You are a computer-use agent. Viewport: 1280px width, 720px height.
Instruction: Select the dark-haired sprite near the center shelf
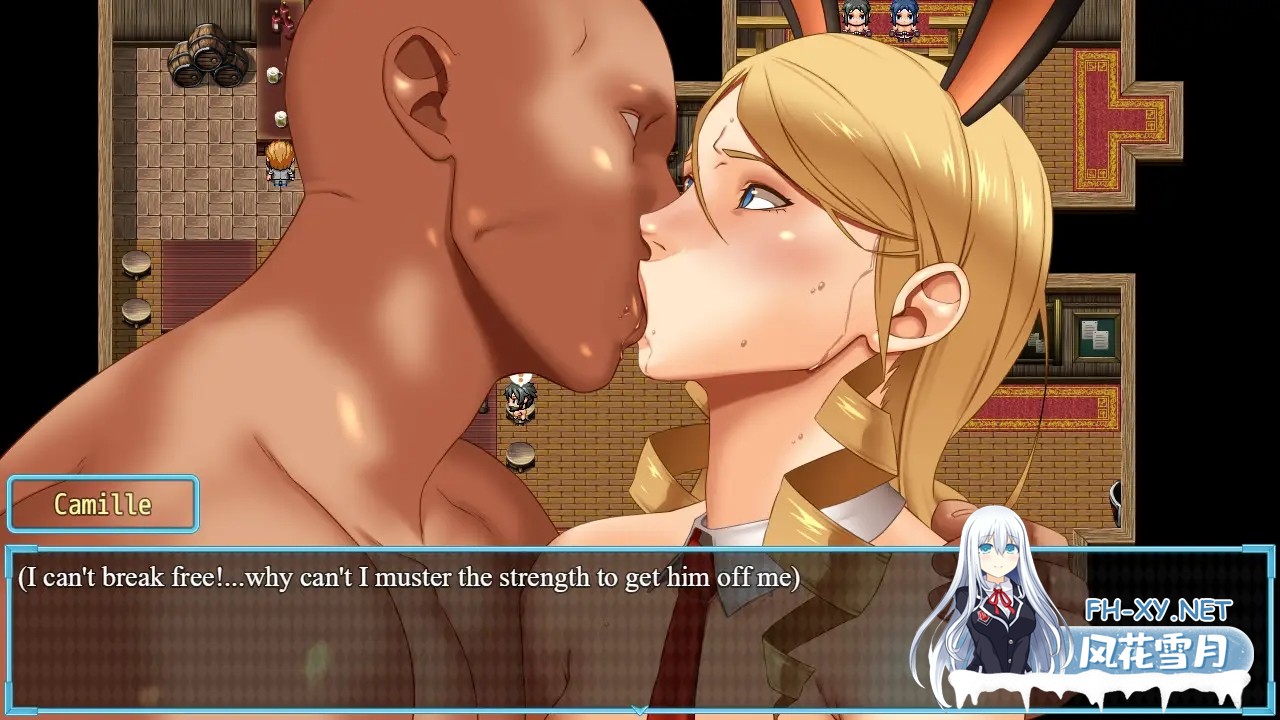click(x=520, y=400)
